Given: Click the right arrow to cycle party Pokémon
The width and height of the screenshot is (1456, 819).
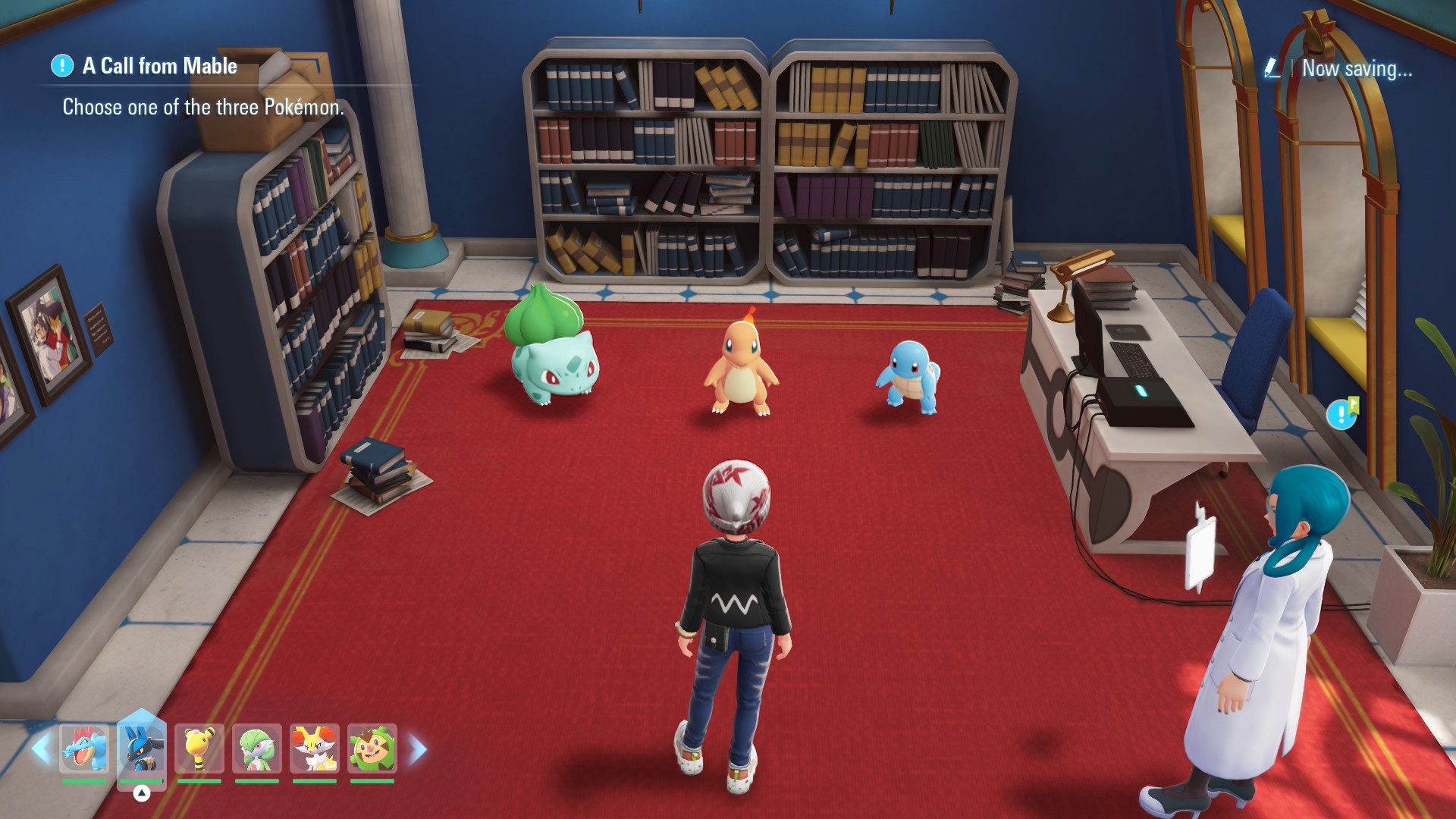Looking at the screenshot, I should point(416,749).
